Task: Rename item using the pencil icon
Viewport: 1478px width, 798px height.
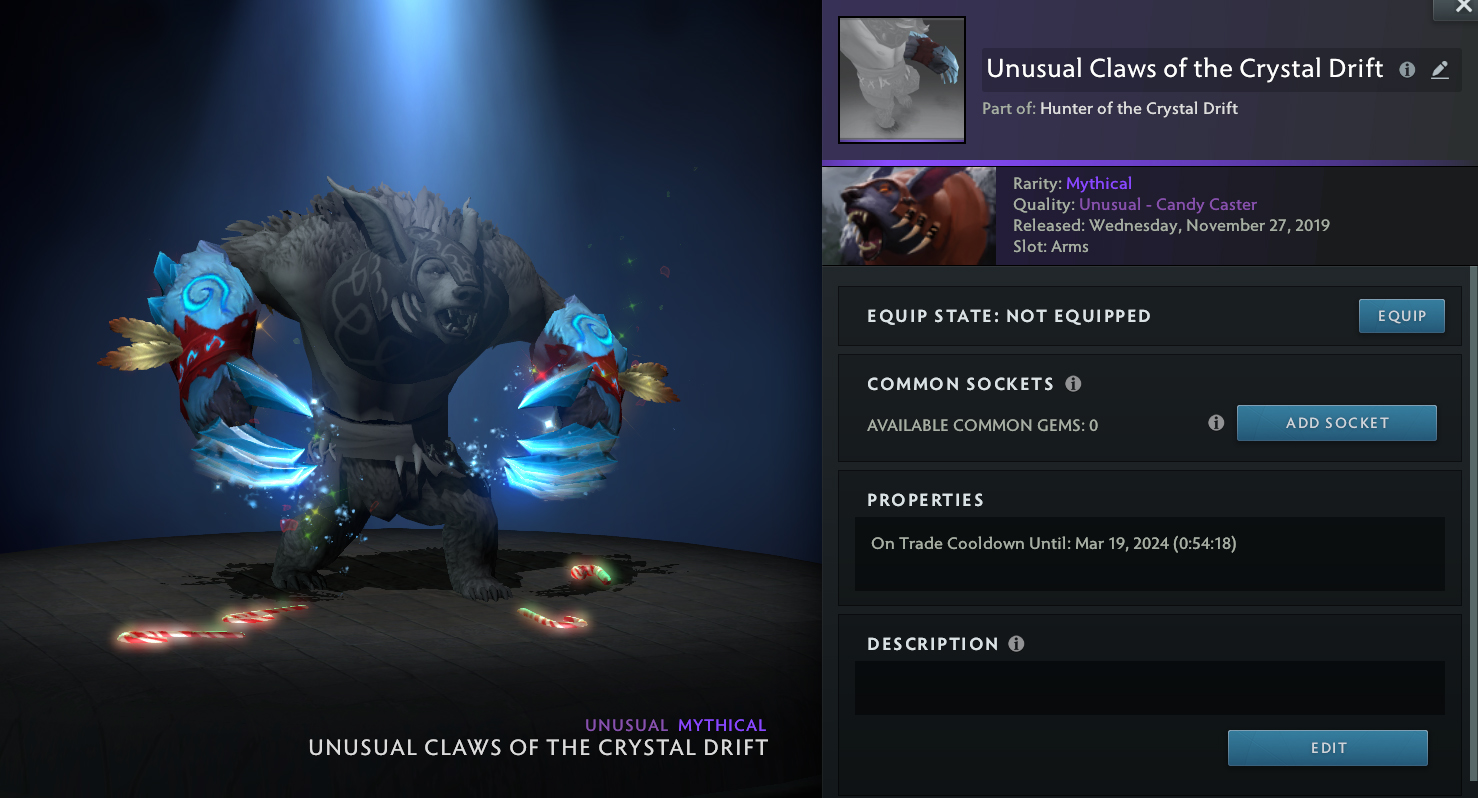Action: [1439, 70]
